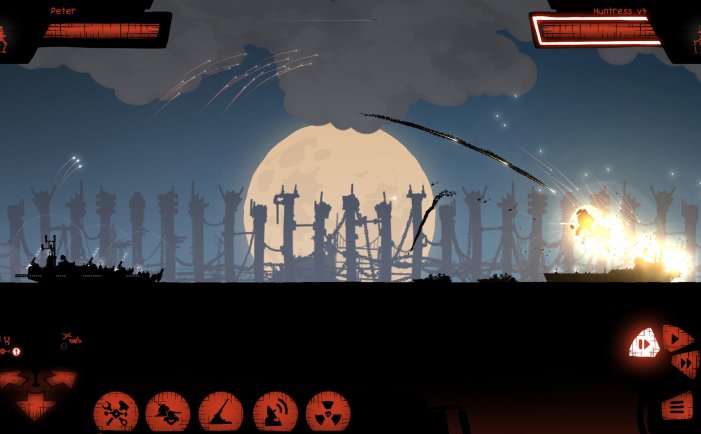Switch to fast-forward speed

pos(684,366)
